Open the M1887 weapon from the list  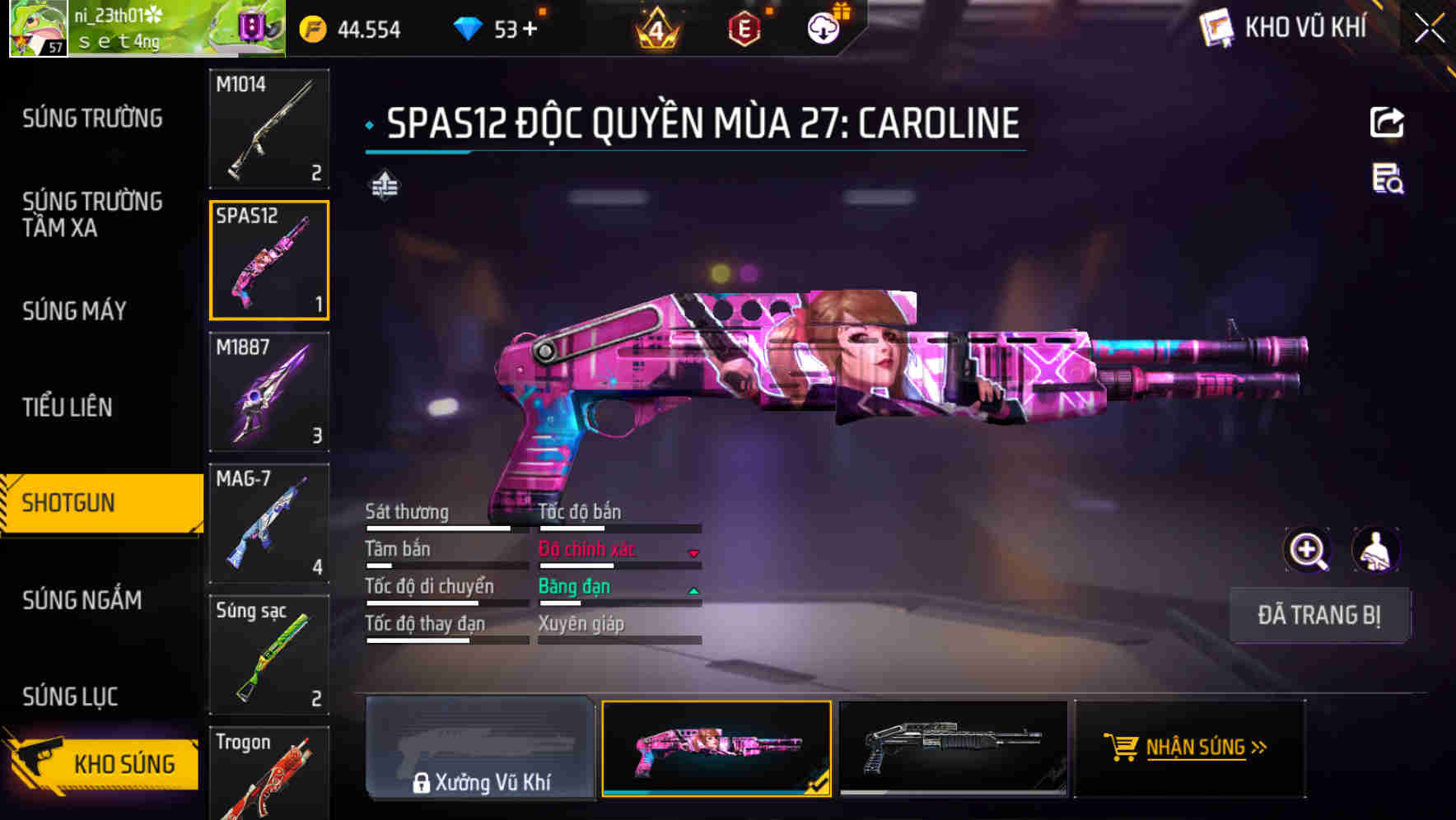point(269,393)
